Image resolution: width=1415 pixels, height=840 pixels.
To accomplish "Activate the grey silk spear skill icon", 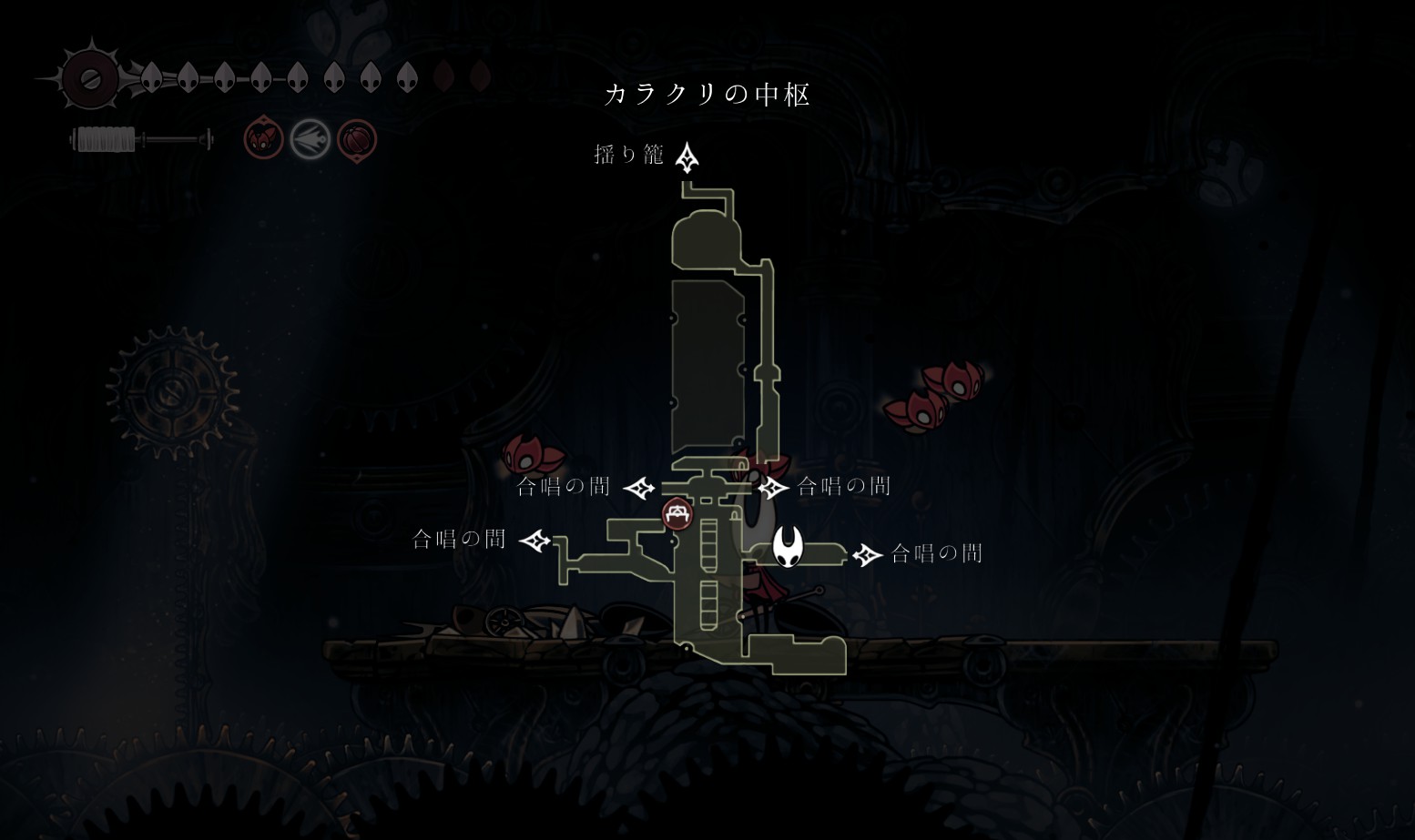I will [310, 140].
